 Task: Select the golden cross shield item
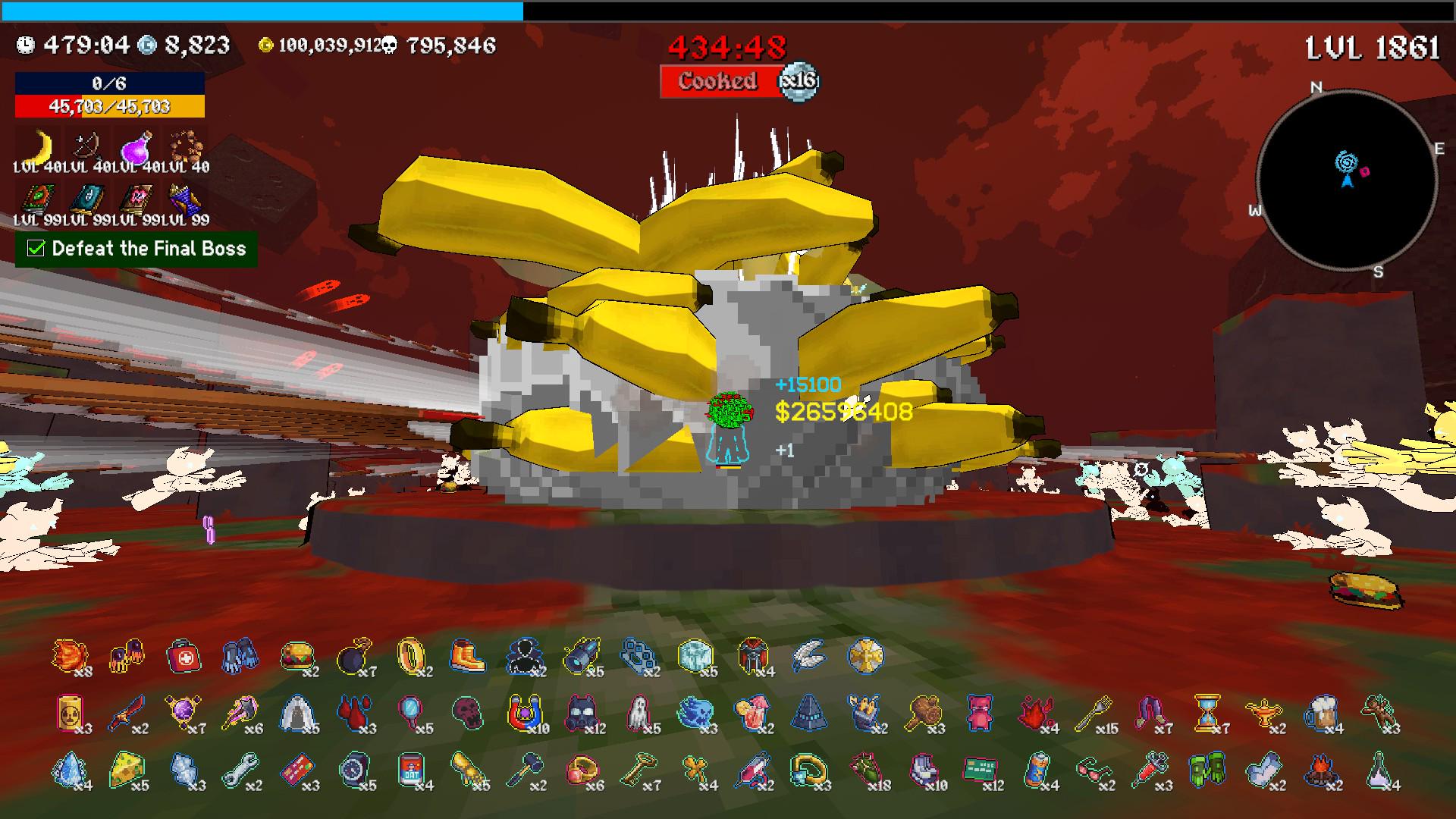pyautogui.click(x=865, y=656)
